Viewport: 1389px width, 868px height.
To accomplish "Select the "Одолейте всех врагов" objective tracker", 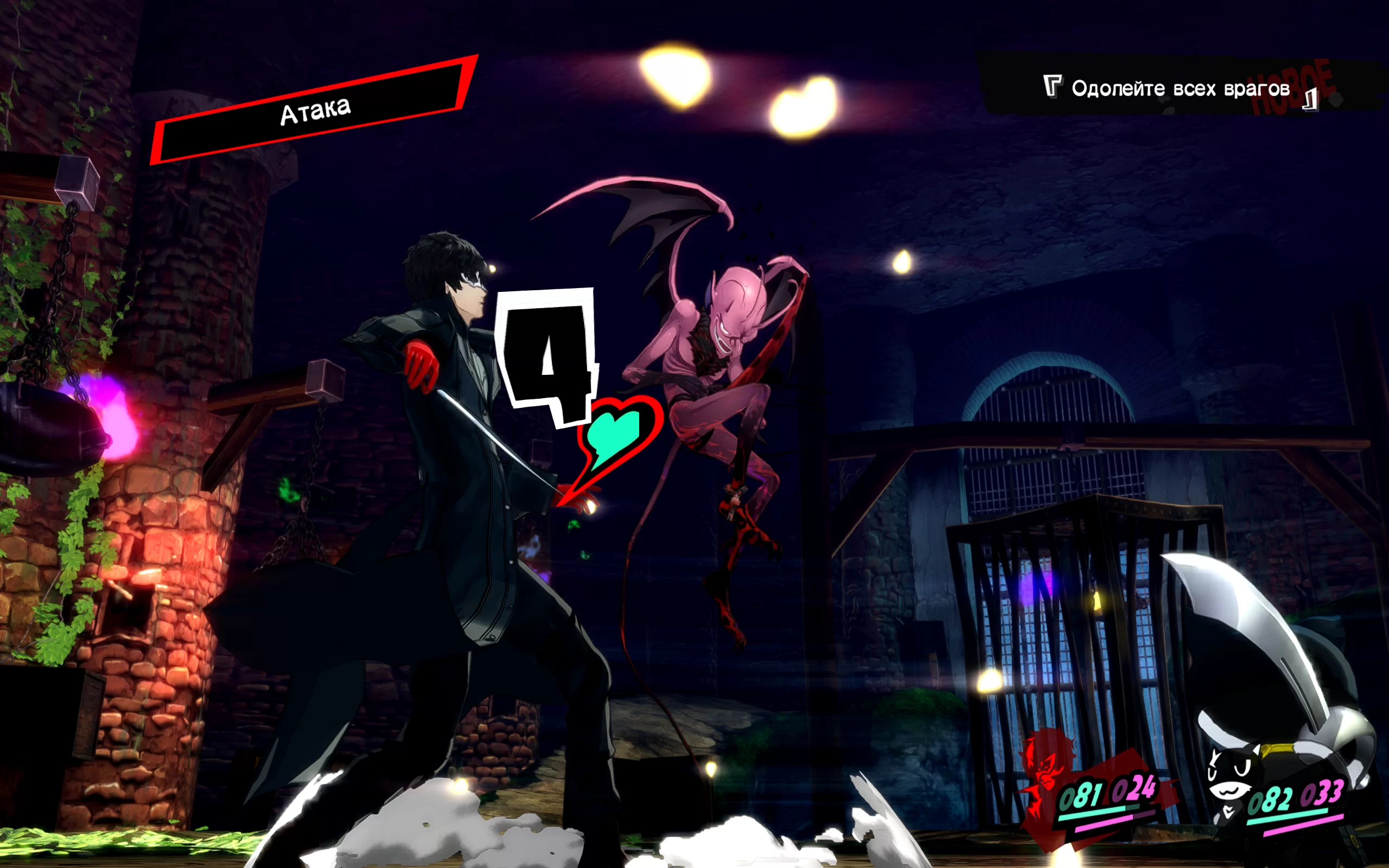I will click(x=1180, y=89).
